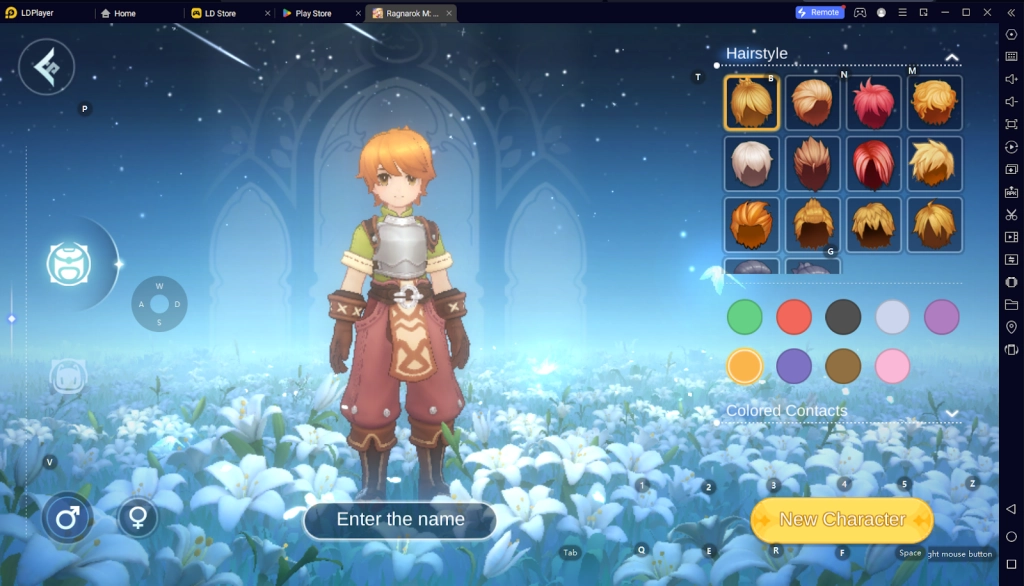Image resolution: width=1024 pixels, height=586 pixels.
Task: Select the glowing character class icon
Action: coord(69,263)
